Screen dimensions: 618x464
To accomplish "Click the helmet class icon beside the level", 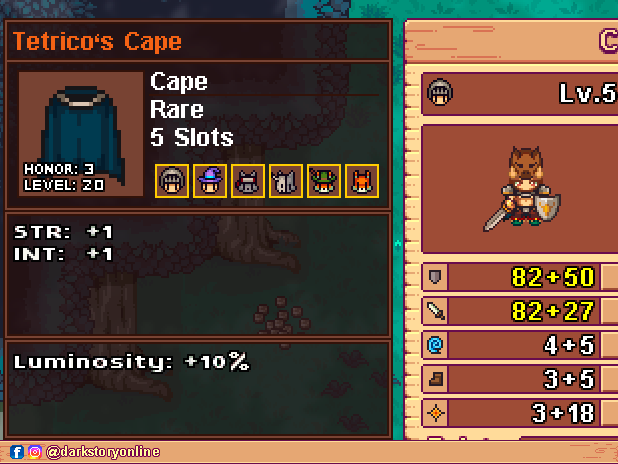I will click(x=439, y=93).
